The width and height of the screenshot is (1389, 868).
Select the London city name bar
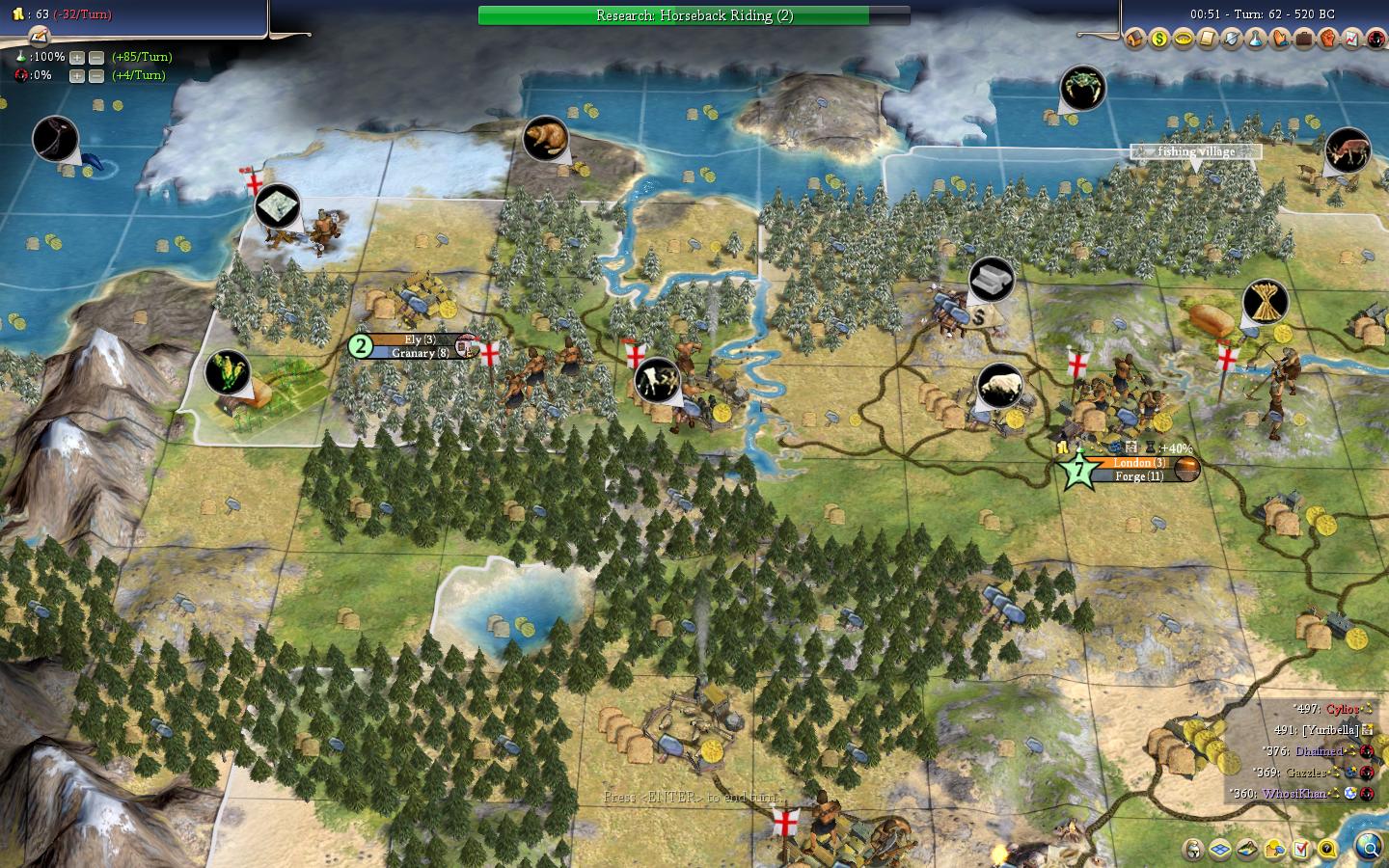pyautogui.click(x=1139, y=463)
